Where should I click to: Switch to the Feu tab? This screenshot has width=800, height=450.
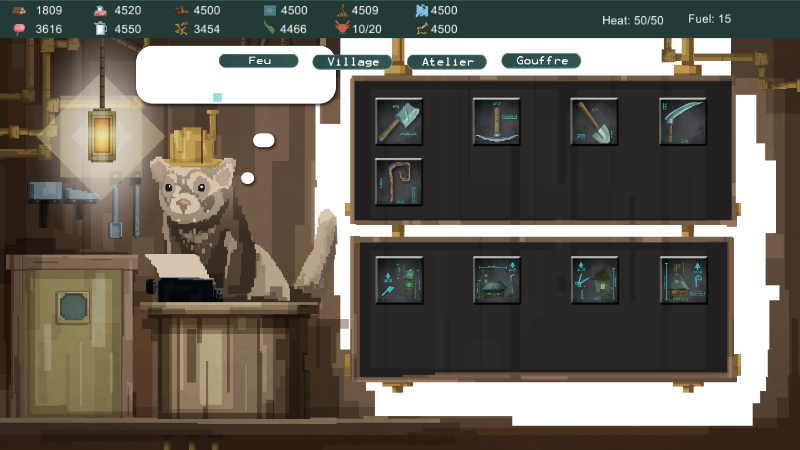pyautogui.click(x=259, y=61)
